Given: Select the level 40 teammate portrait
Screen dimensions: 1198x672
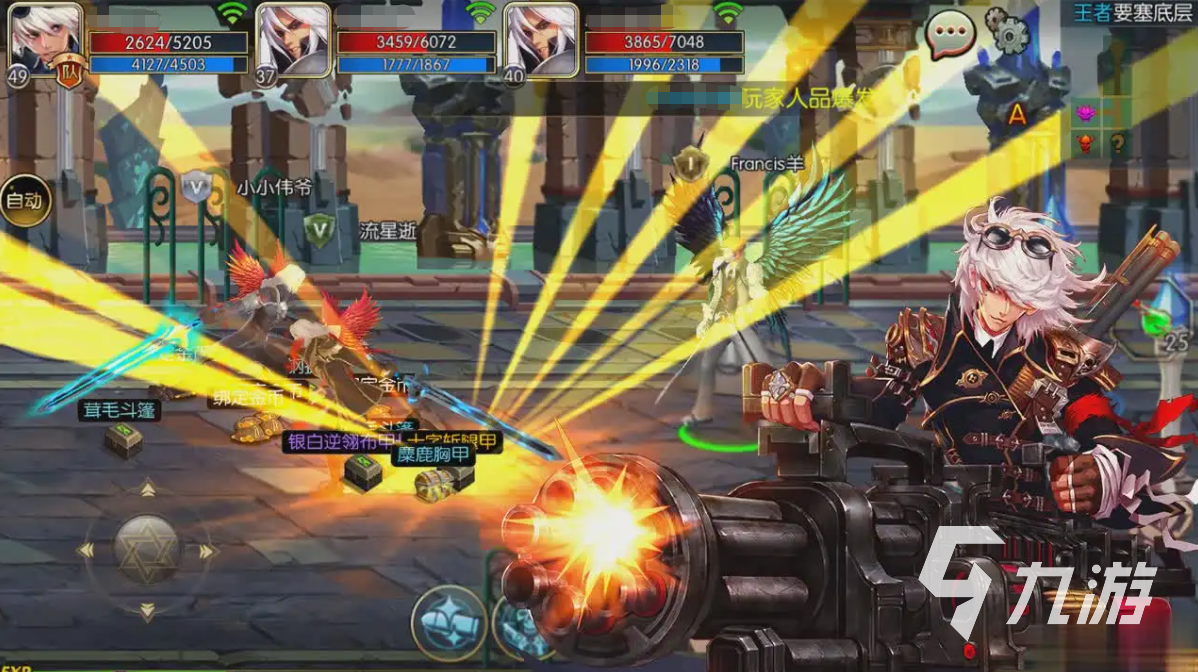Looking at the screenshot, I should click(x=541, y=40).
